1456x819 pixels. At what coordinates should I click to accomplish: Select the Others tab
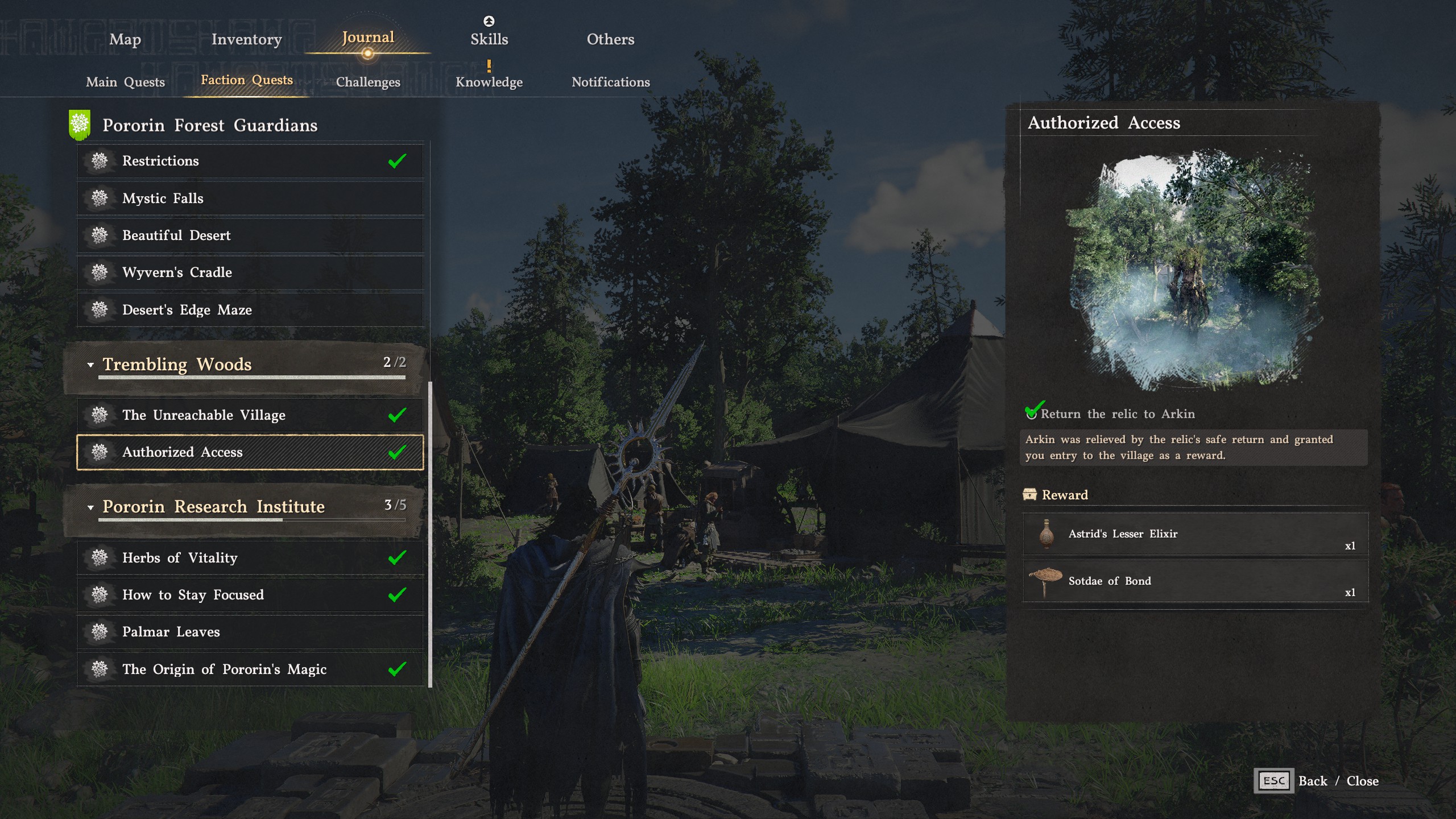(x=610, y=39)
